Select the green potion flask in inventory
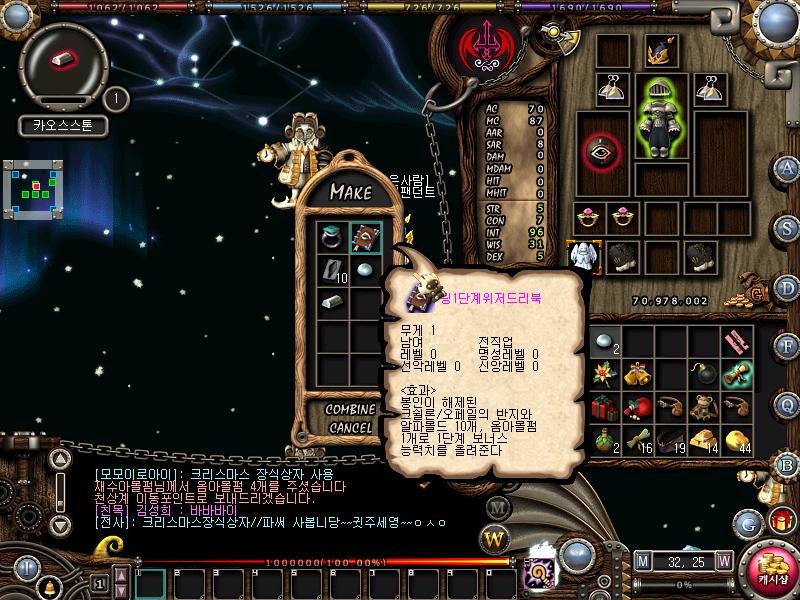The image size is (800, 600). [603, 440]
